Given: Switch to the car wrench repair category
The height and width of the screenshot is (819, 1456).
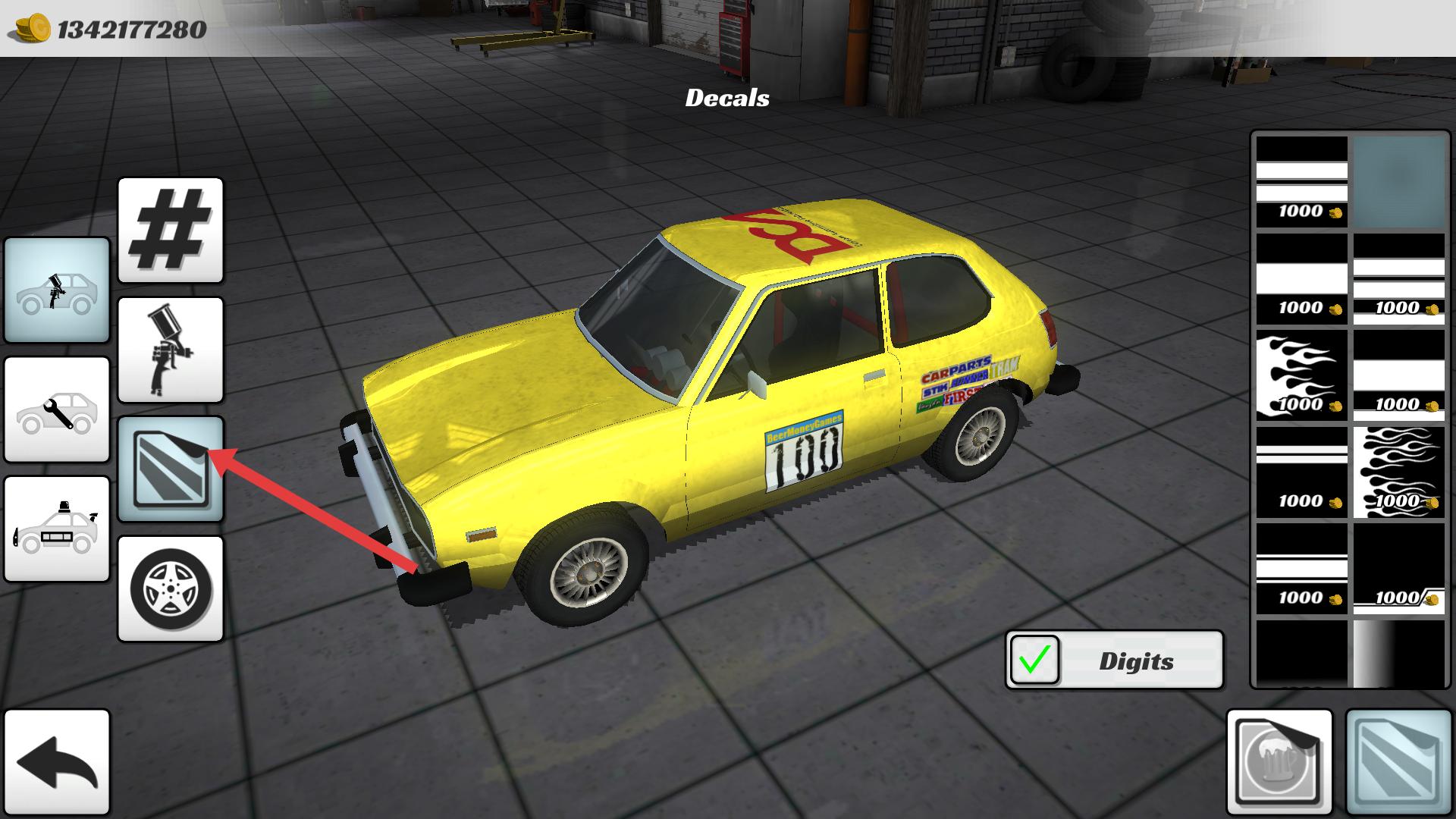Looking at the screenshot, I should tap(57, 409).
